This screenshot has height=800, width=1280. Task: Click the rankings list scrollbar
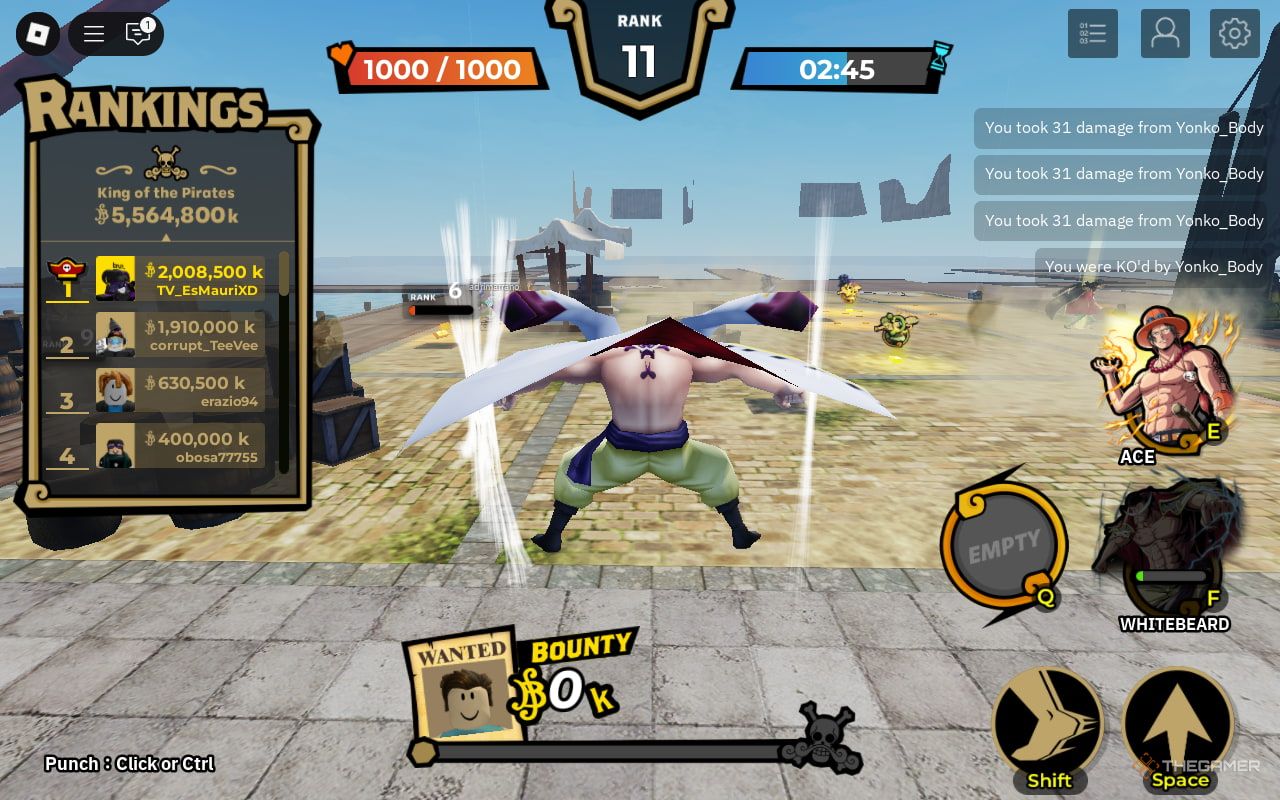click(x=284, y=360)
